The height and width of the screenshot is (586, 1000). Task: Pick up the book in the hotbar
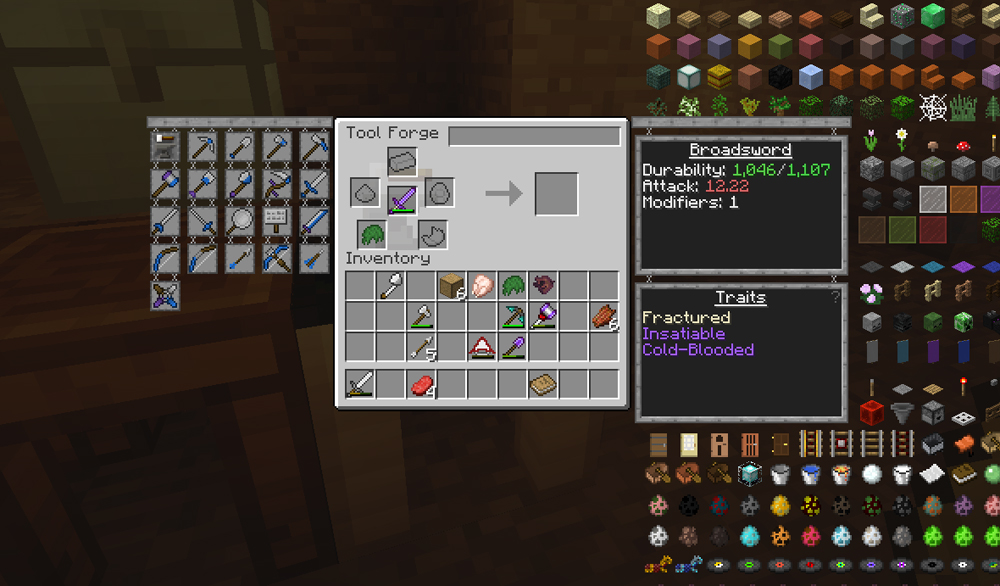(542, 384)
